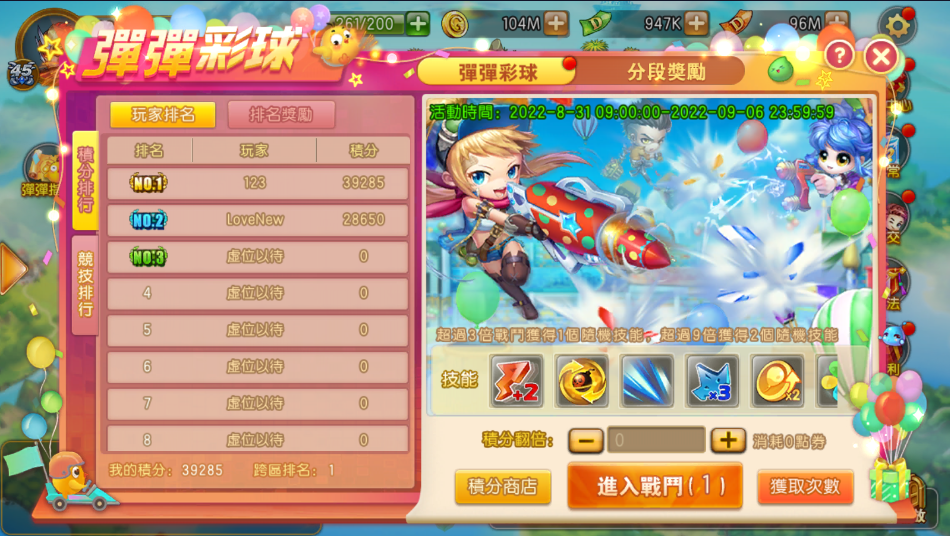Switch to 競技排行 side tab
This screenshot has width=950, height=536.
click(85, 284)
